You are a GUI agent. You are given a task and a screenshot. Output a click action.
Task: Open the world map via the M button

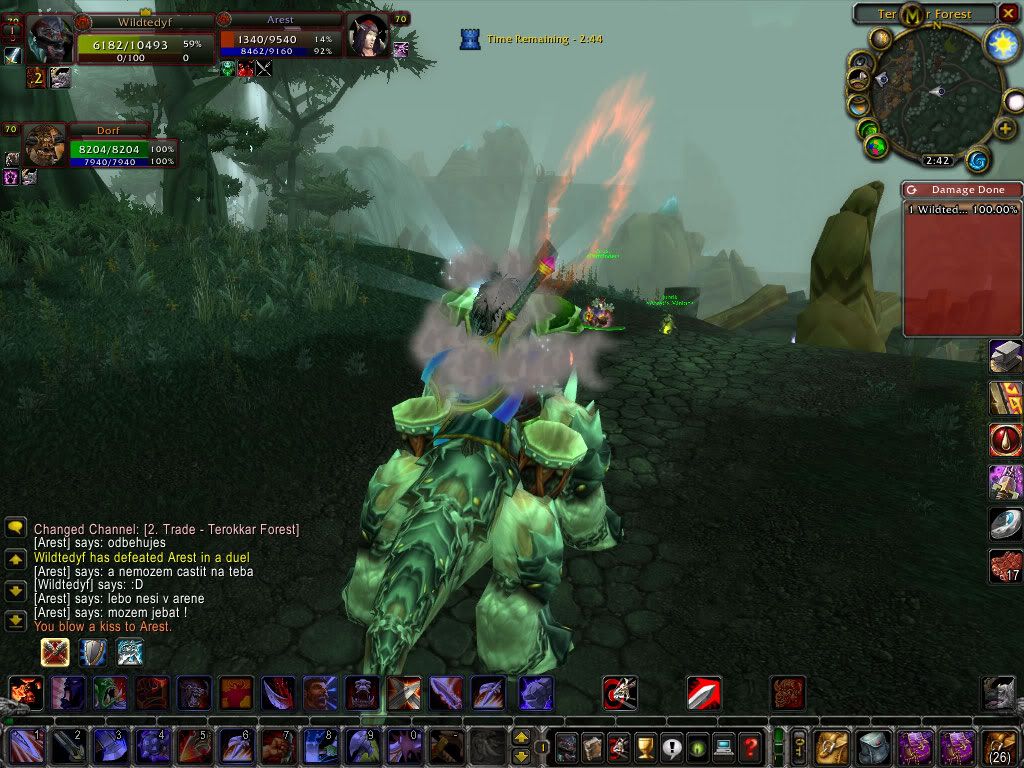click(x=911, y=14)
